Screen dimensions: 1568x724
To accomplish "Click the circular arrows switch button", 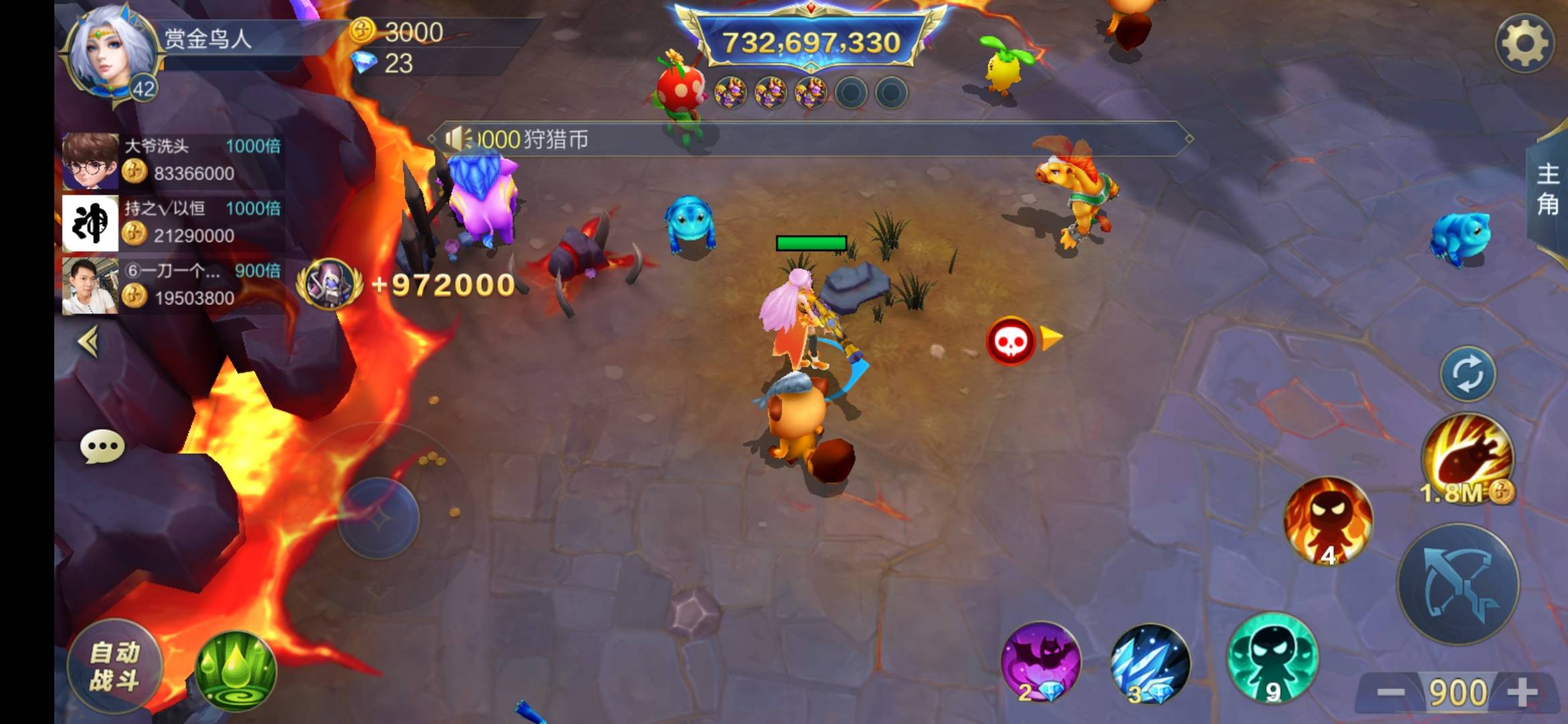I will click(1467, 374).
